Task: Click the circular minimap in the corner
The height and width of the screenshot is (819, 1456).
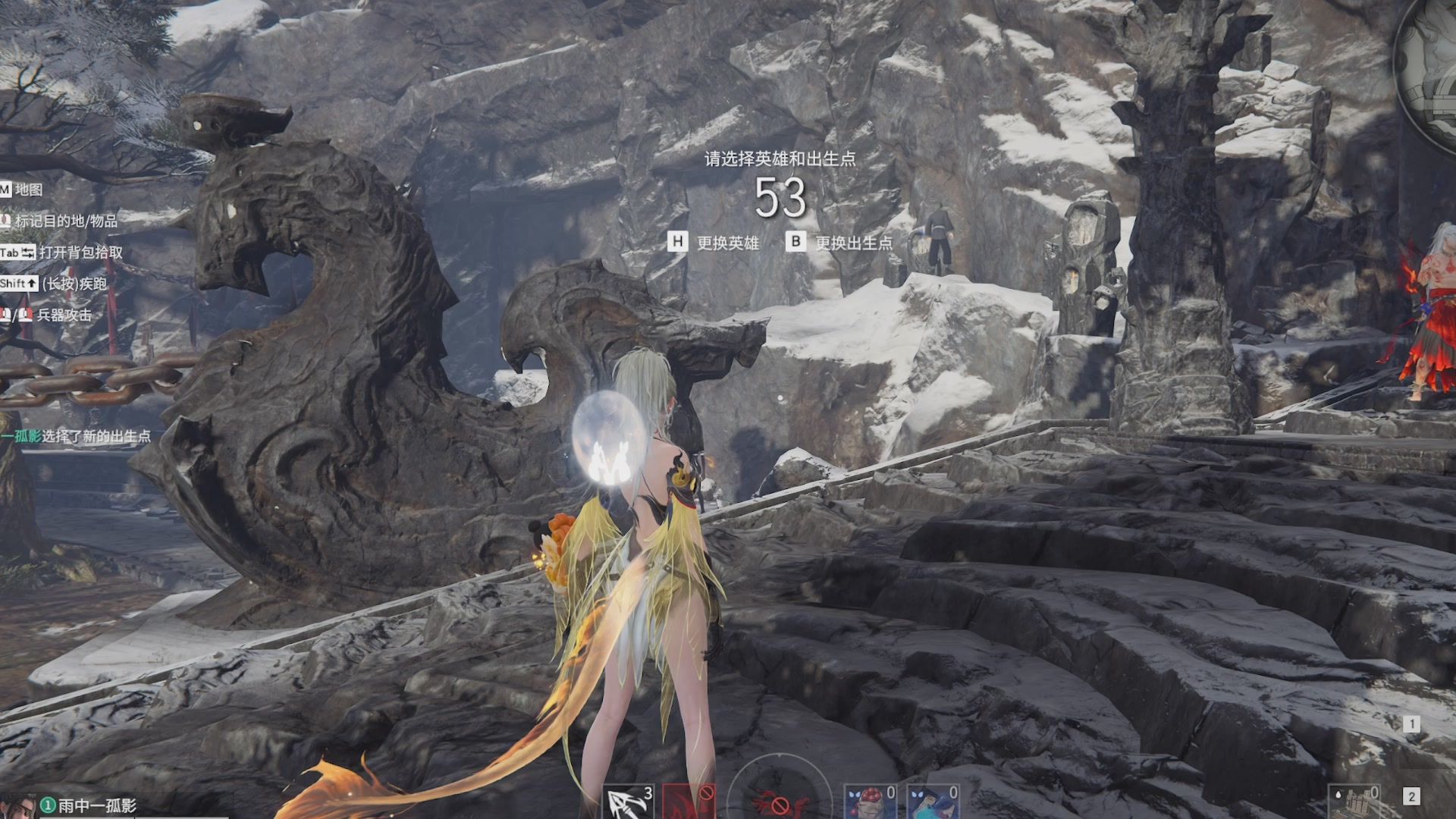Action: point(1429,68)
